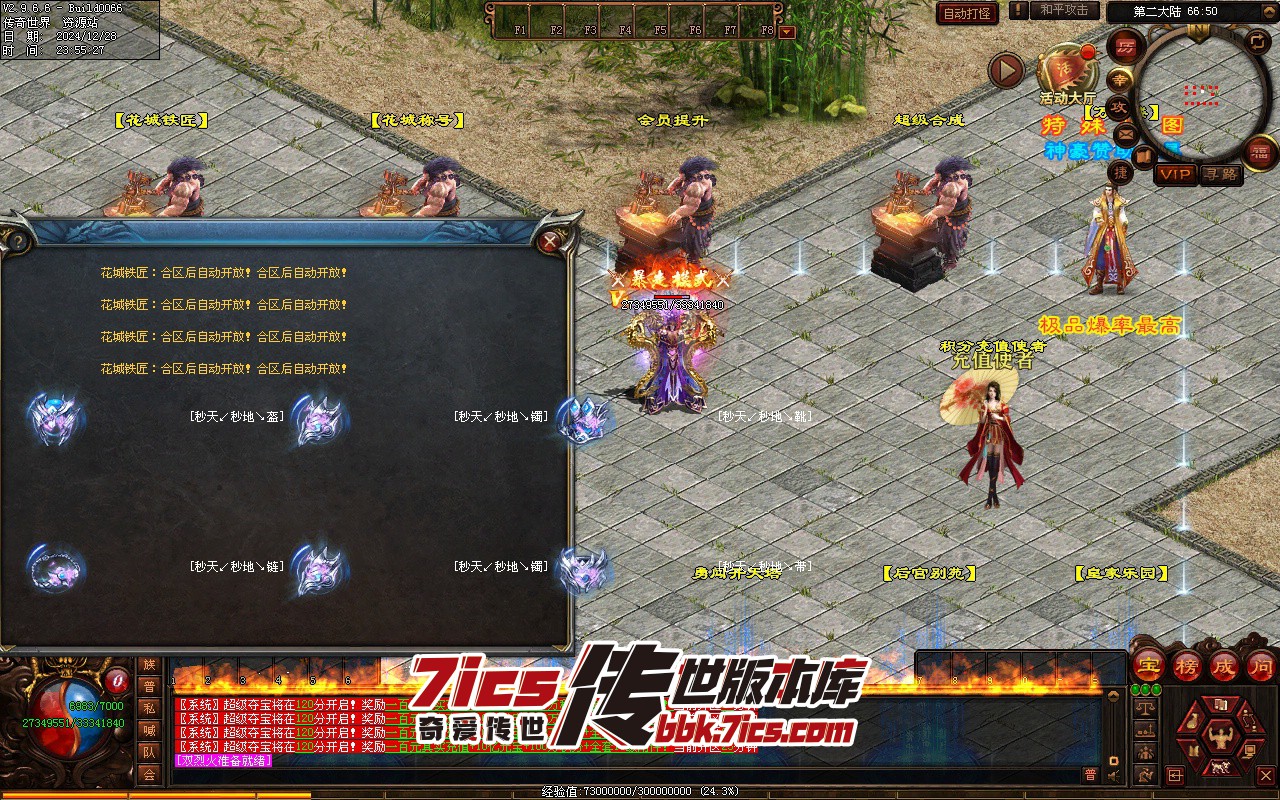Image resolution: width=1280 pixels, height=800 pixels.
Task: Activate 寻路 pathfinding button
Action: (x=1220, y=174)
